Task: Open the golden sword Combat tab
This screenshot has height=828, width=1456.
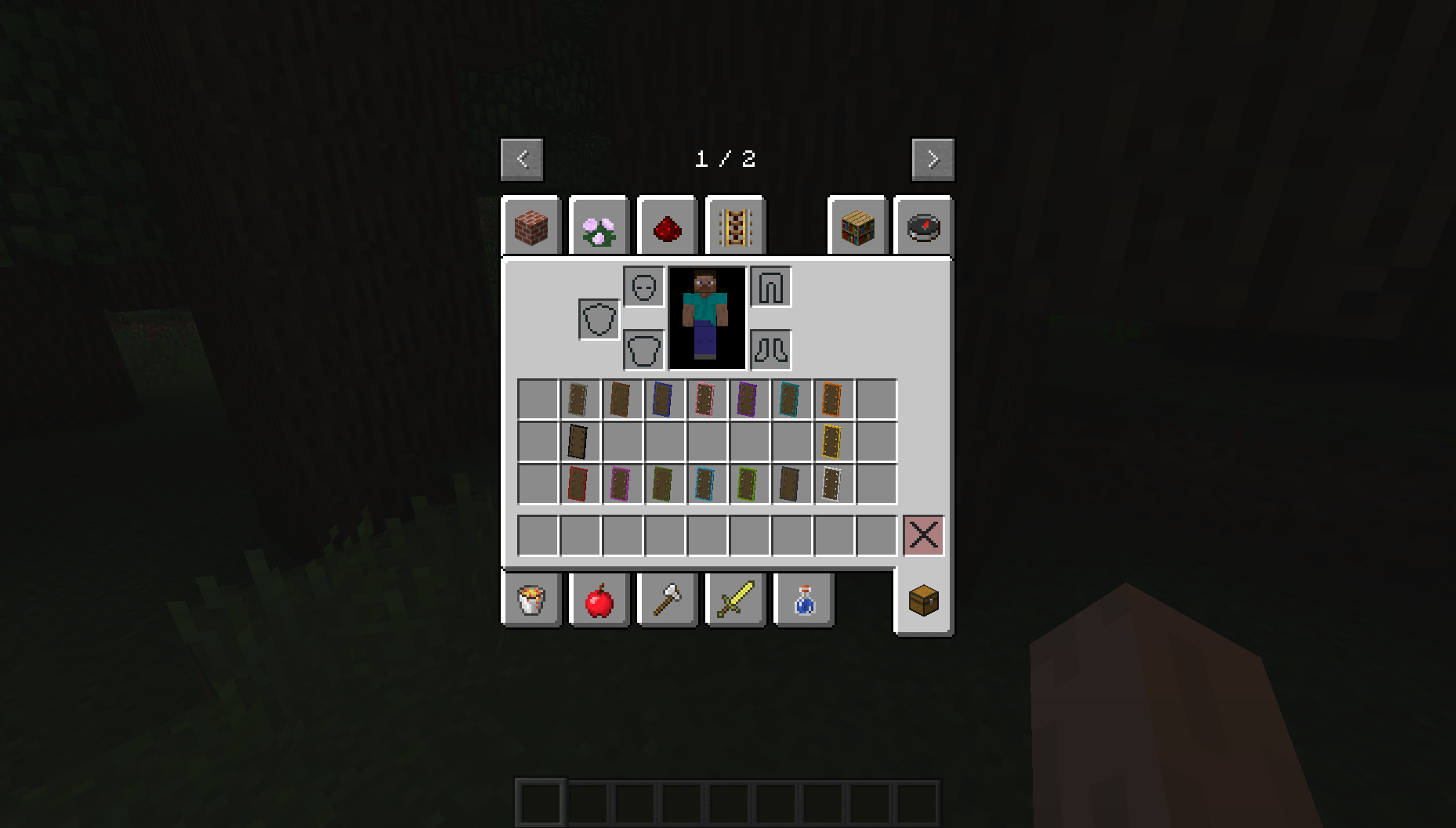Action: coord(735,599)
